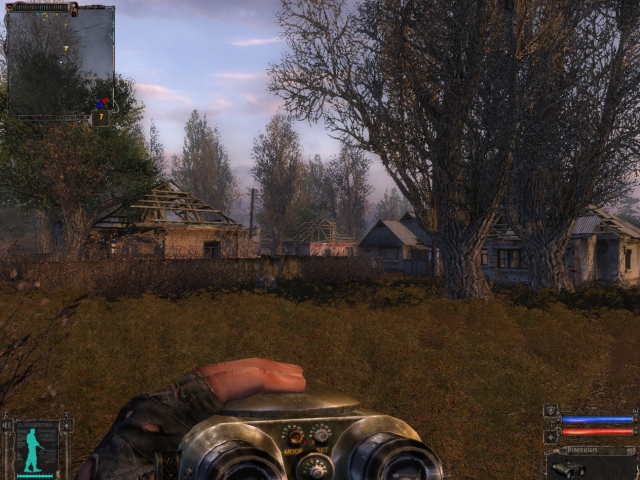Click the noise level speaker icon
The width and height of the screenshot is (640, 480).
[7, 426]
